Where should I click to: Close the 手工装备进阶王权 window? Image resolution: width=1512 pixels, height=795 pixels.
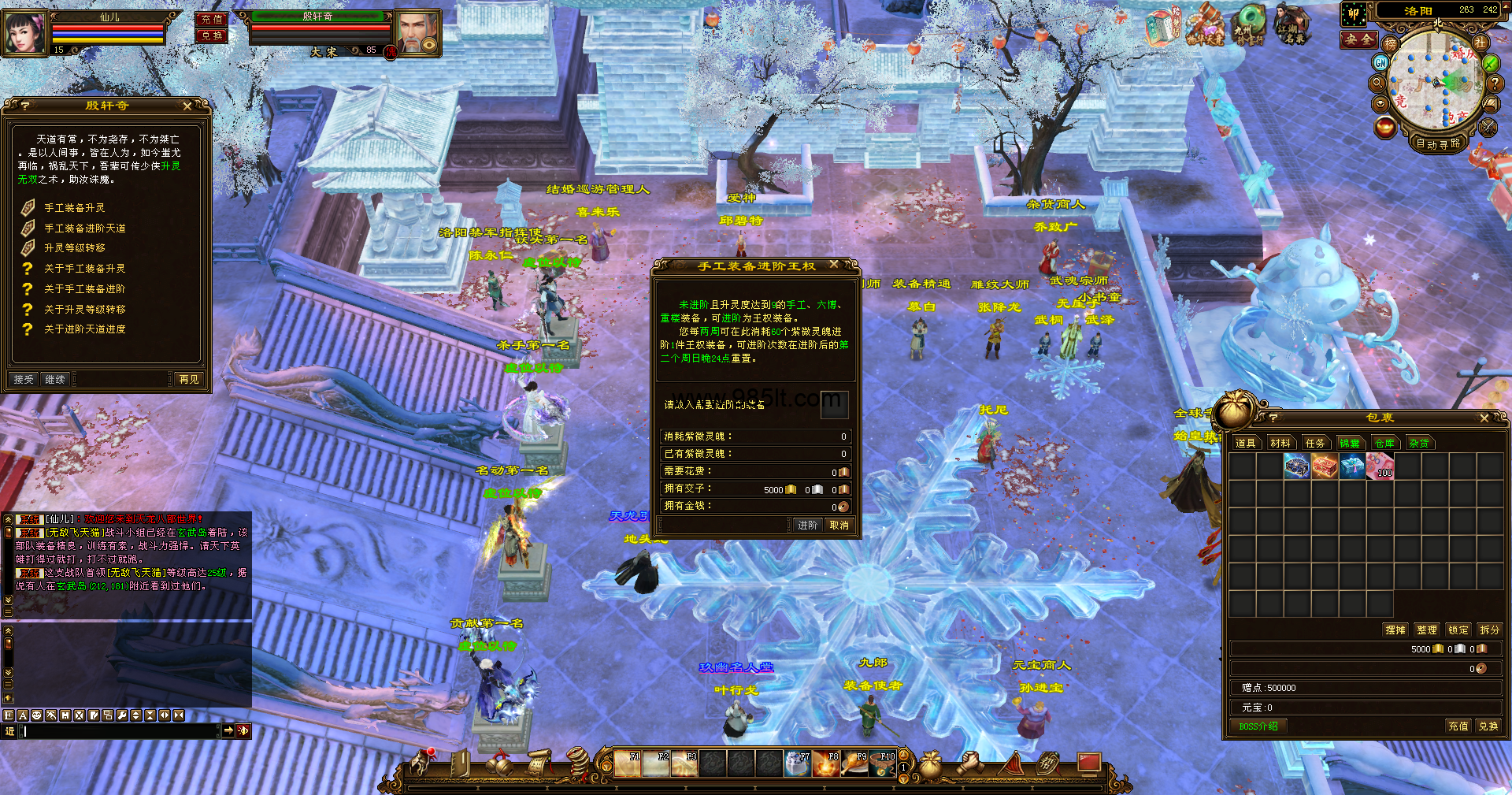834,266
